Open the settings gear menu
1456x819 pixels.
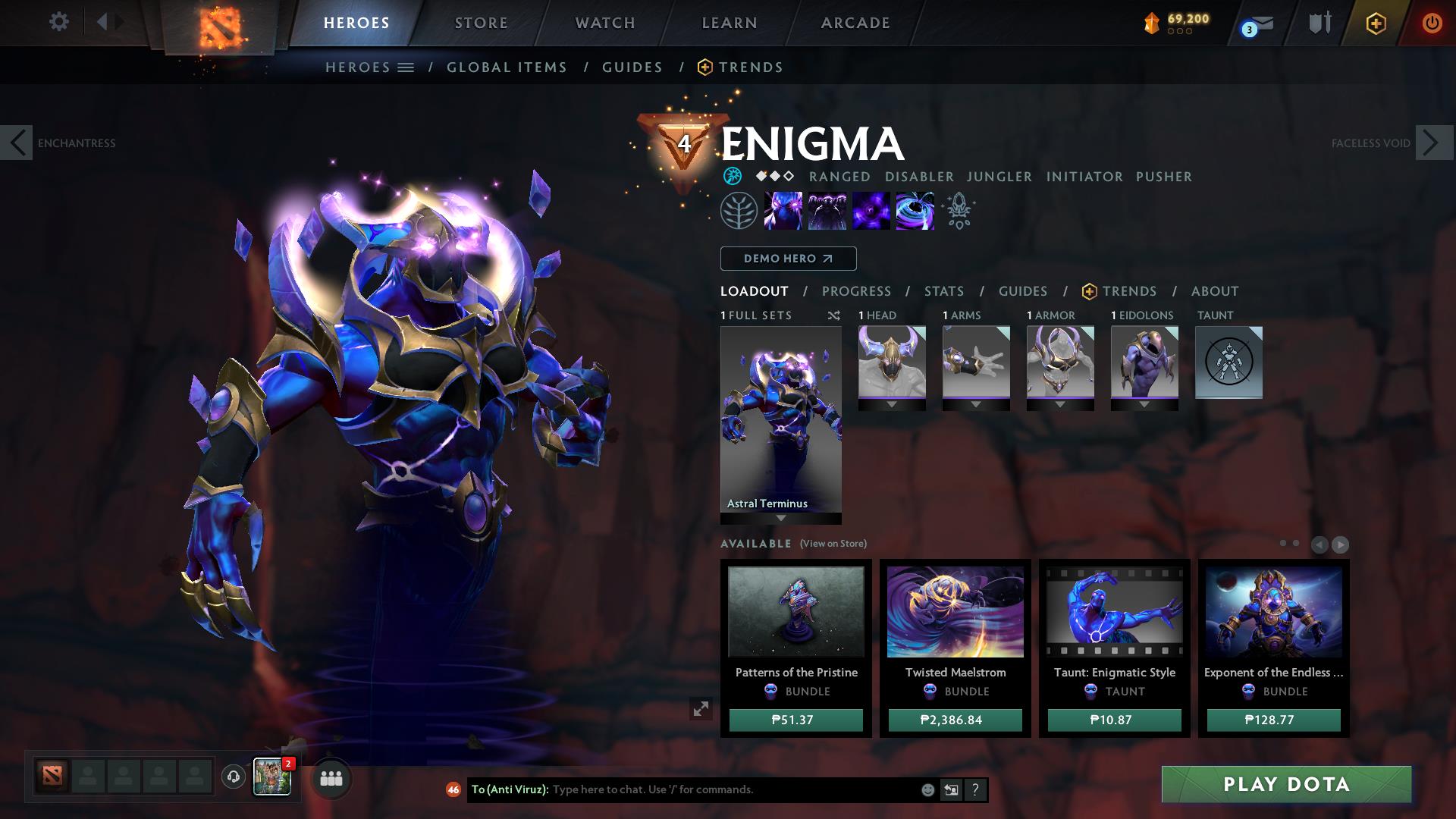[58, 22]
